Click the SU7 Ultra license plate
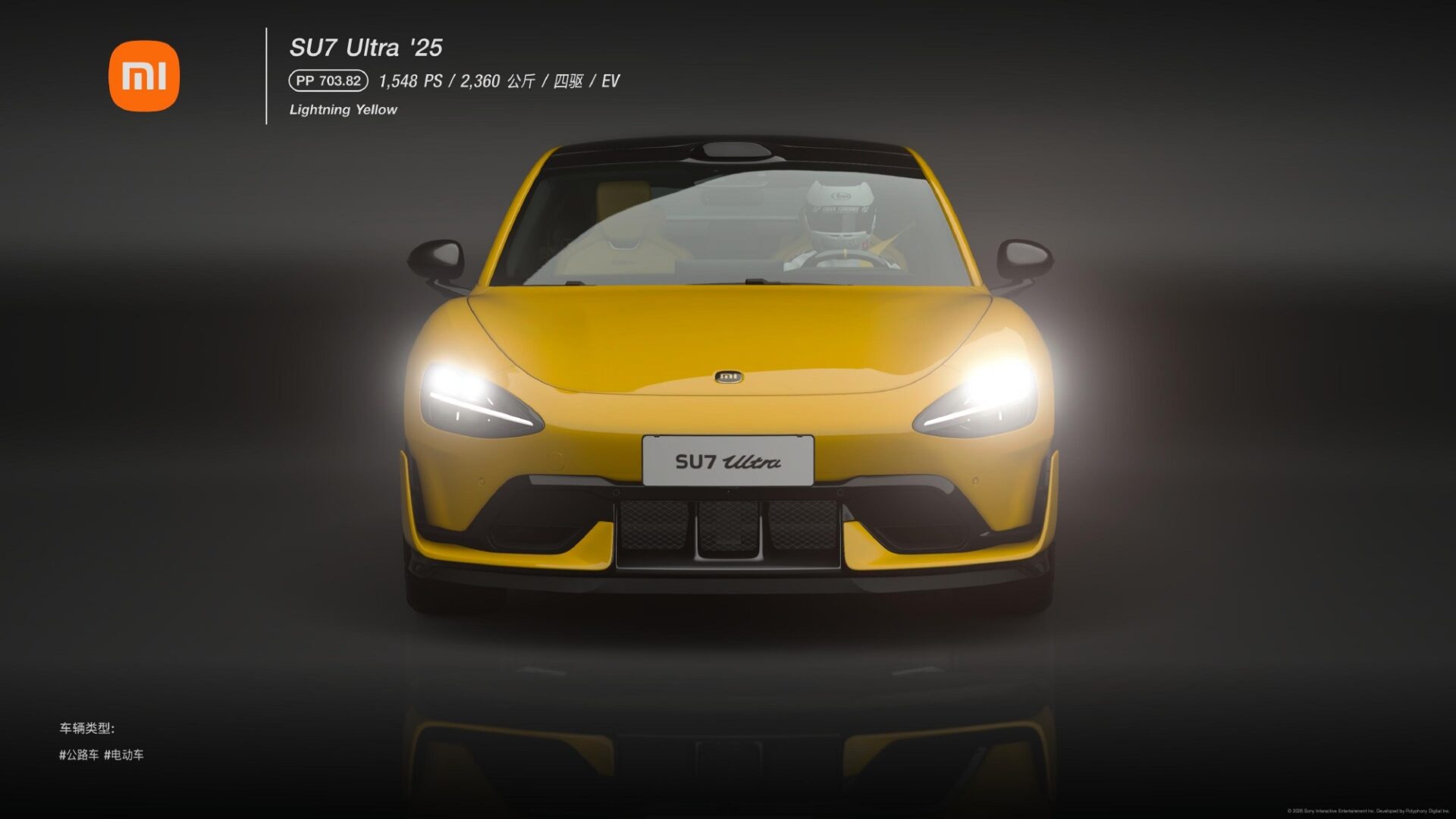 click(727, 460)
